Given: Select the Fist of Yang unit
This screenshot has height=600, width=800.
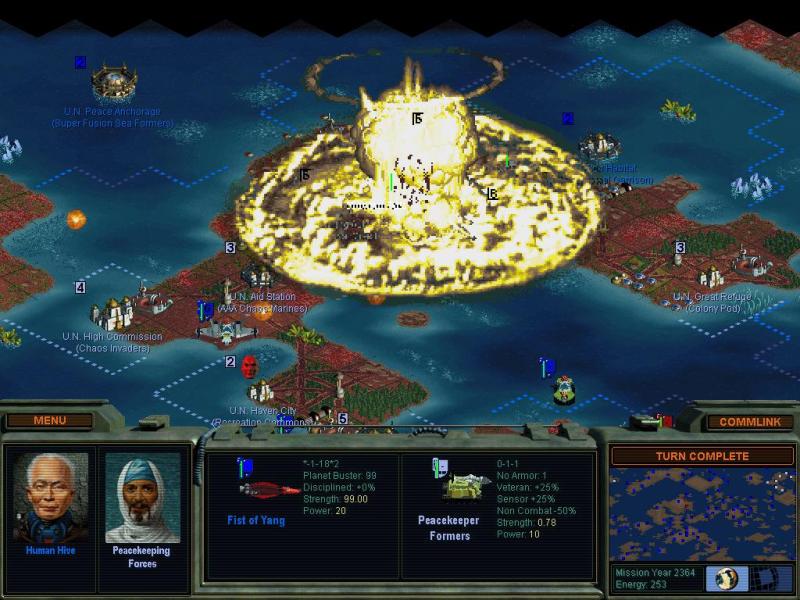Looking at the screenshot, I should 266,490.
